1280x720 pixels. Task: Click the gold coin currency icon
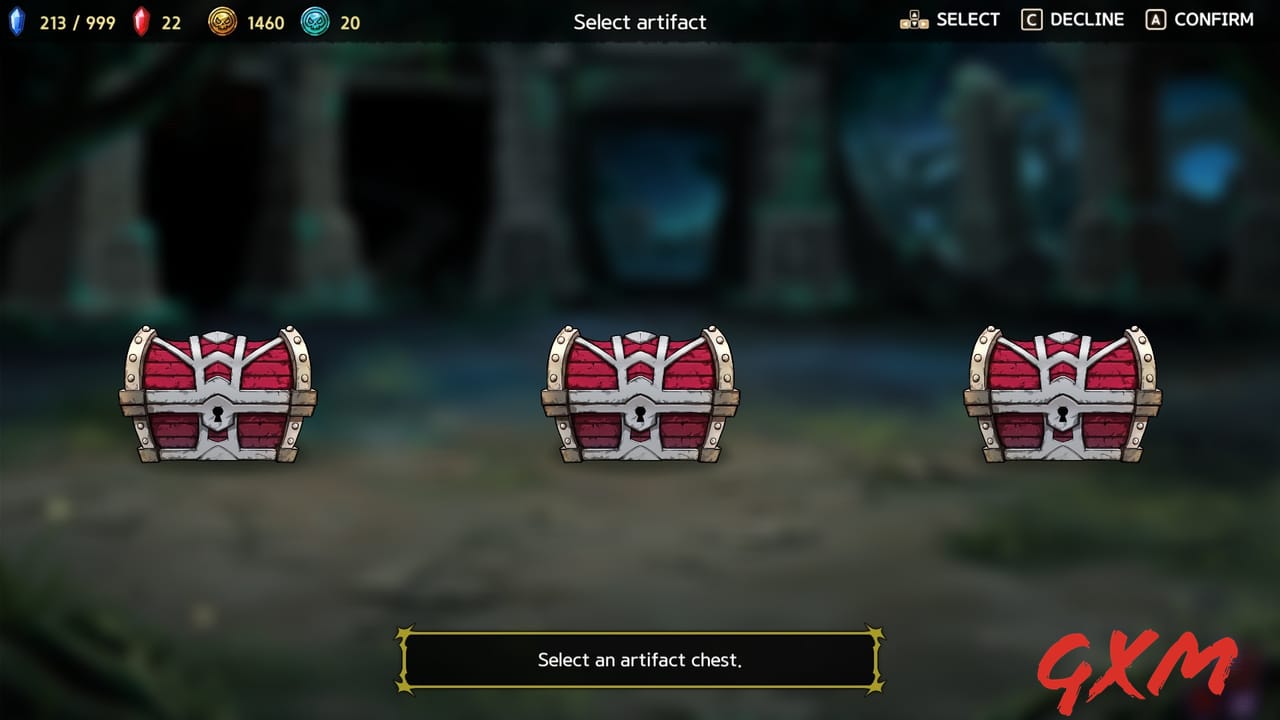[222, 21]
